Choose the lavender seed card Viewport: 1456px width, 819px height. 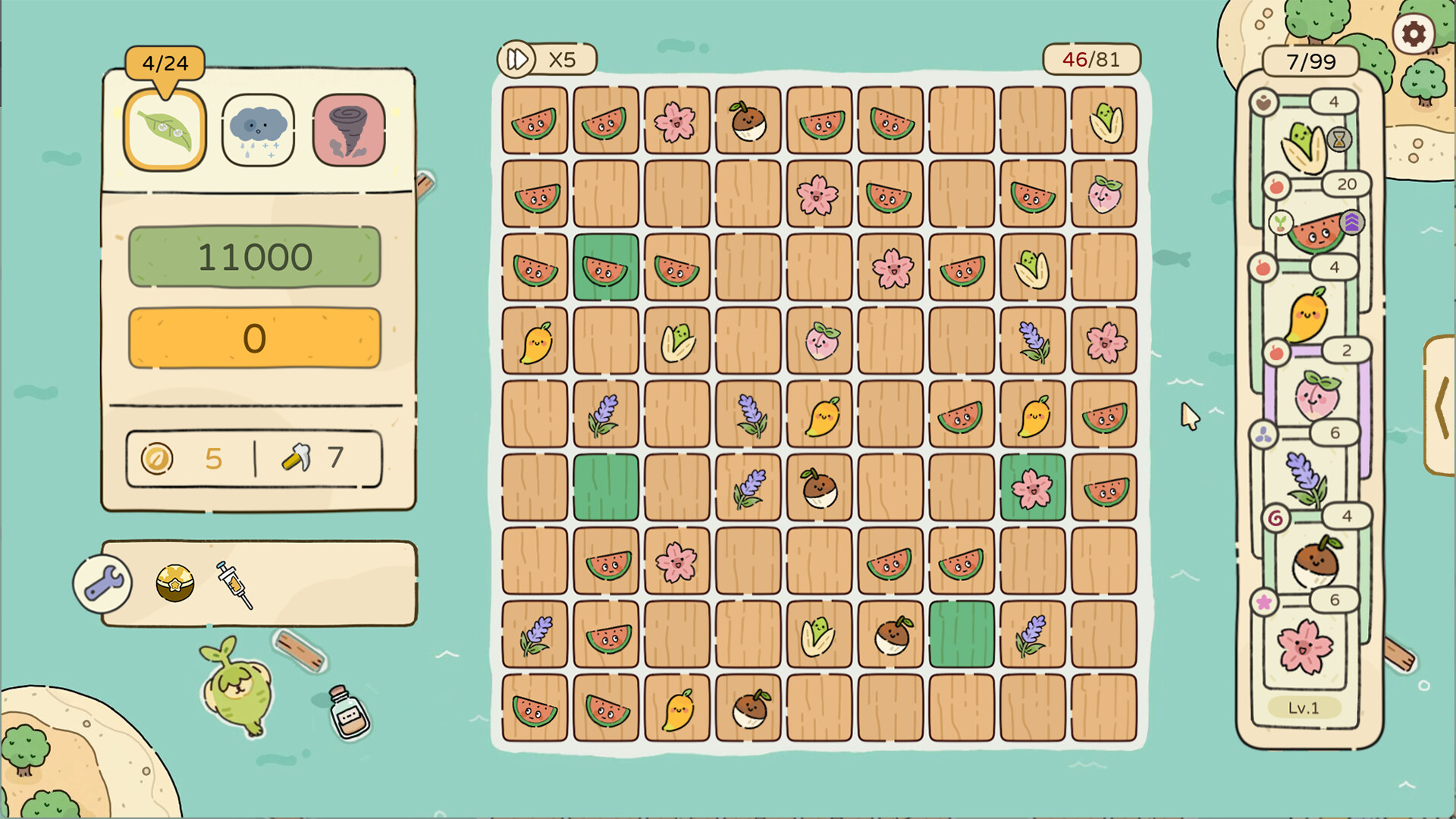tap(1306, 479)
